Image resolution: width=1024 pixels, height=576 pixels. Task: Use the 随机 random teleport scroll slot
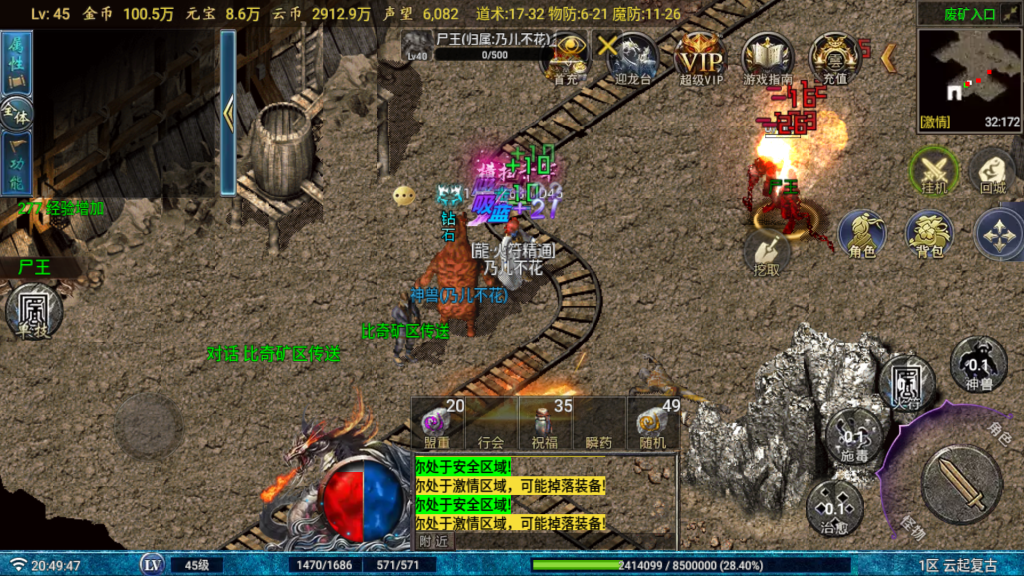click(654, 422)
